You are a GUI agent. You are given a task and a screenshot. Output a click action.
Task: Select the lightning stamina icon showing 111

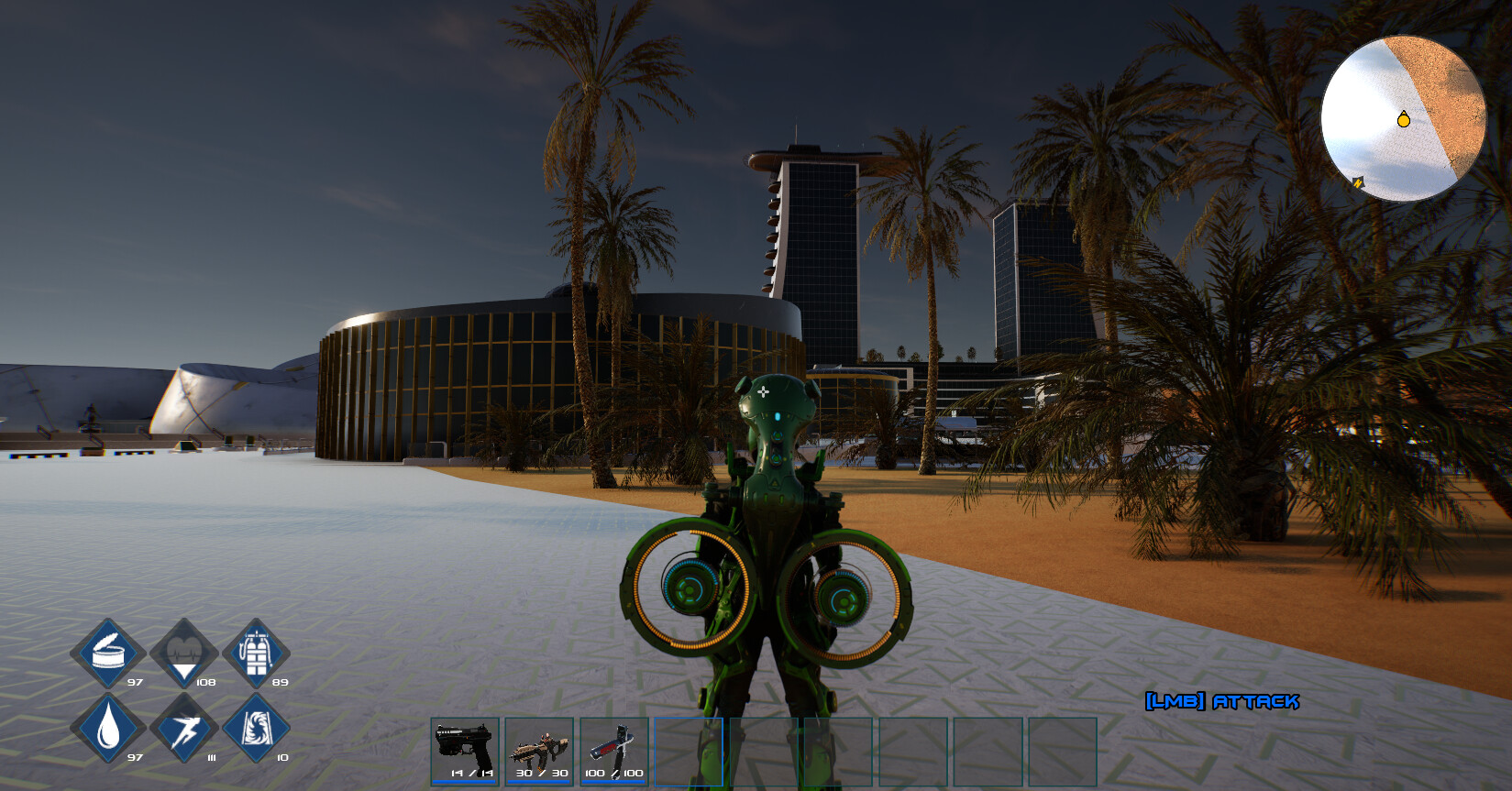point(186,729)
